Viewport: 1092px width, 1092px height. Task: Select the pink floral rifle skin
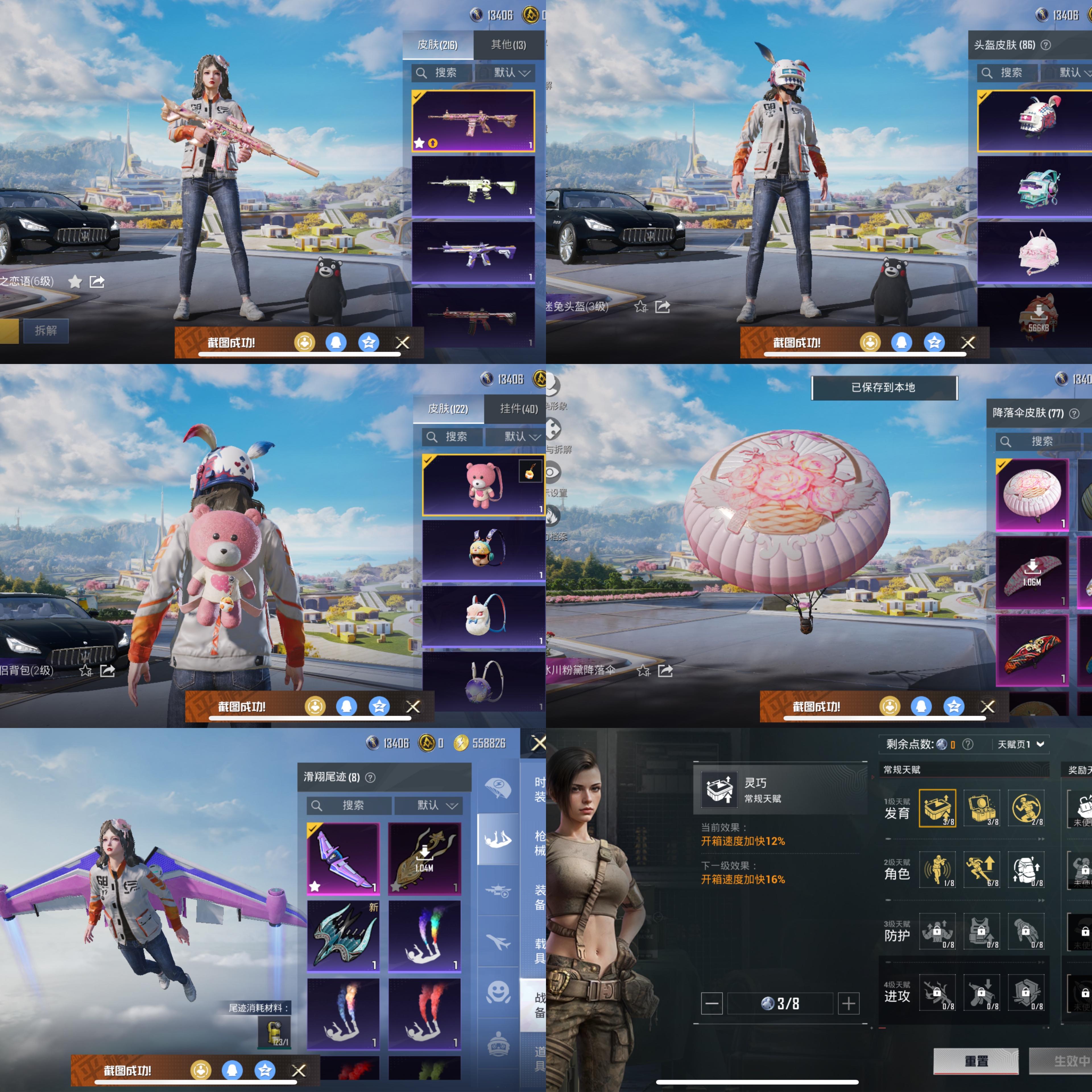tap(473, 121)
